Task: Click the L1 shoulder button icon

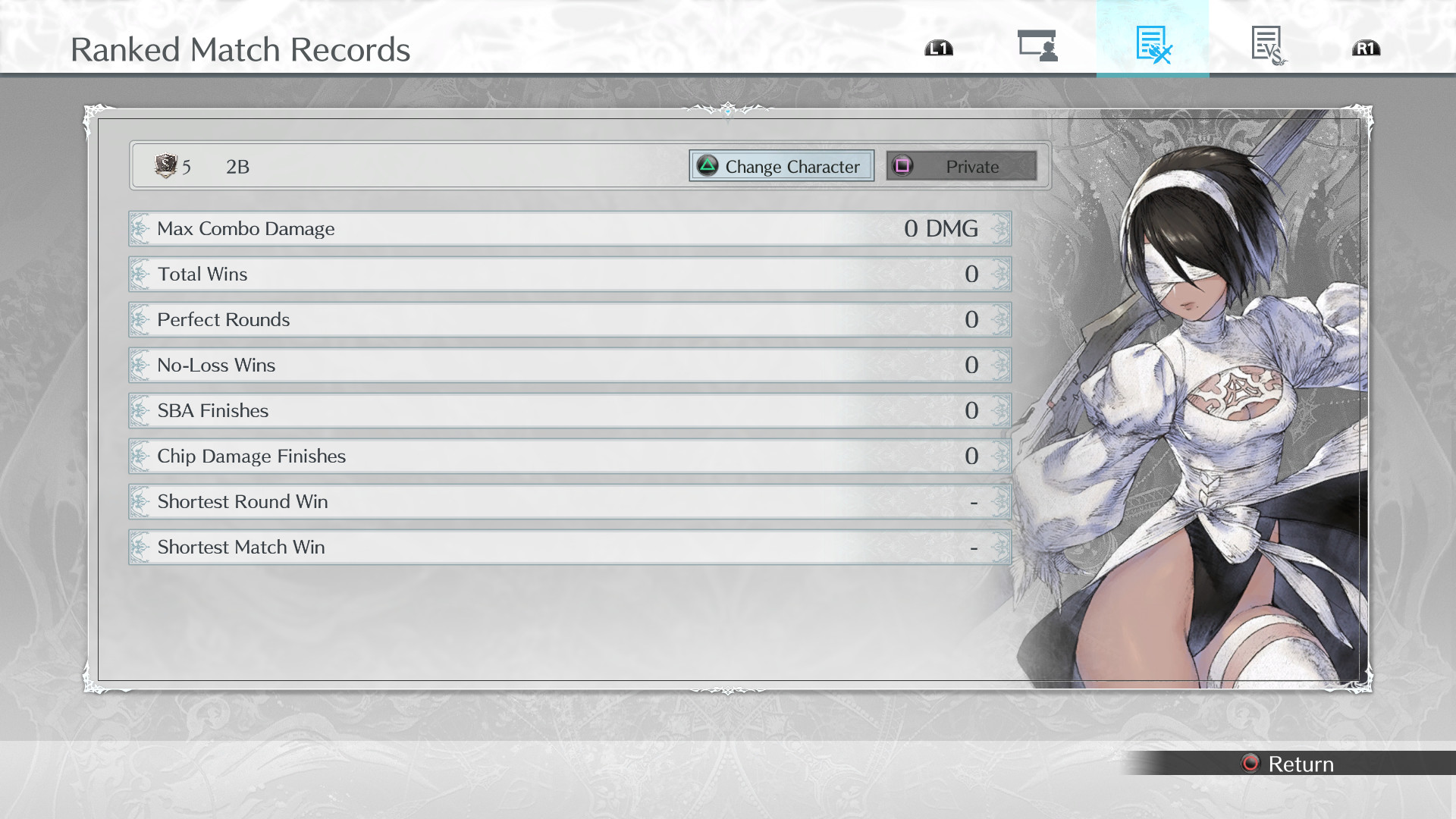Action: pyautogui.click(x=938, y=47)
